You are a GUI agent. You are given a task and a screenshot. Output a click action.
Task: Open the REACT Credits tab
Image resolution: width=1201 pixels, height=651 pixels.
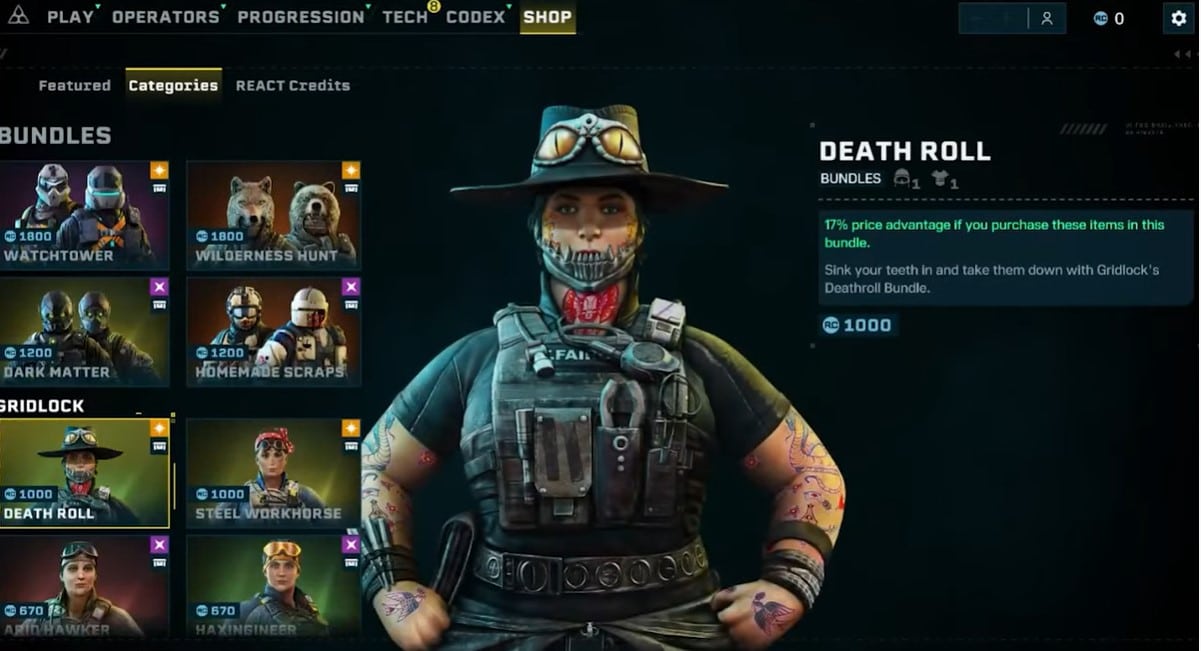[x=293, y=86]
